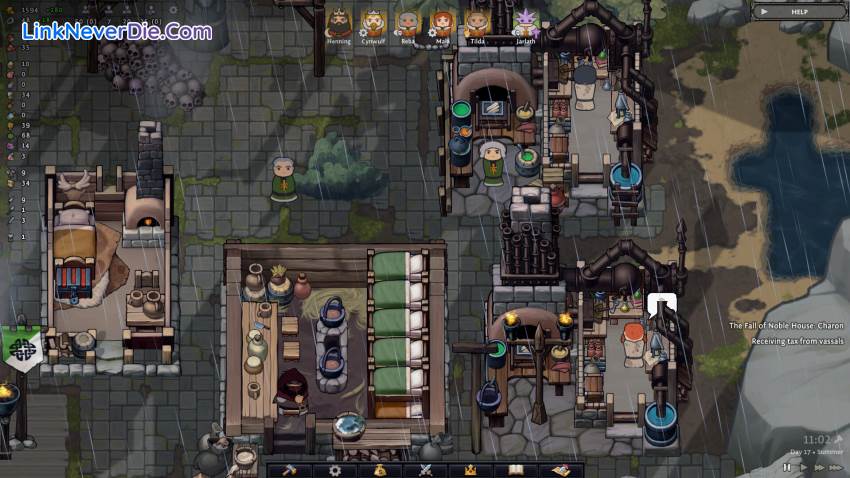Open the world map menu
The height and width of the screenshot is (478, 850).
pyautogui.click(x=560, y=470)
